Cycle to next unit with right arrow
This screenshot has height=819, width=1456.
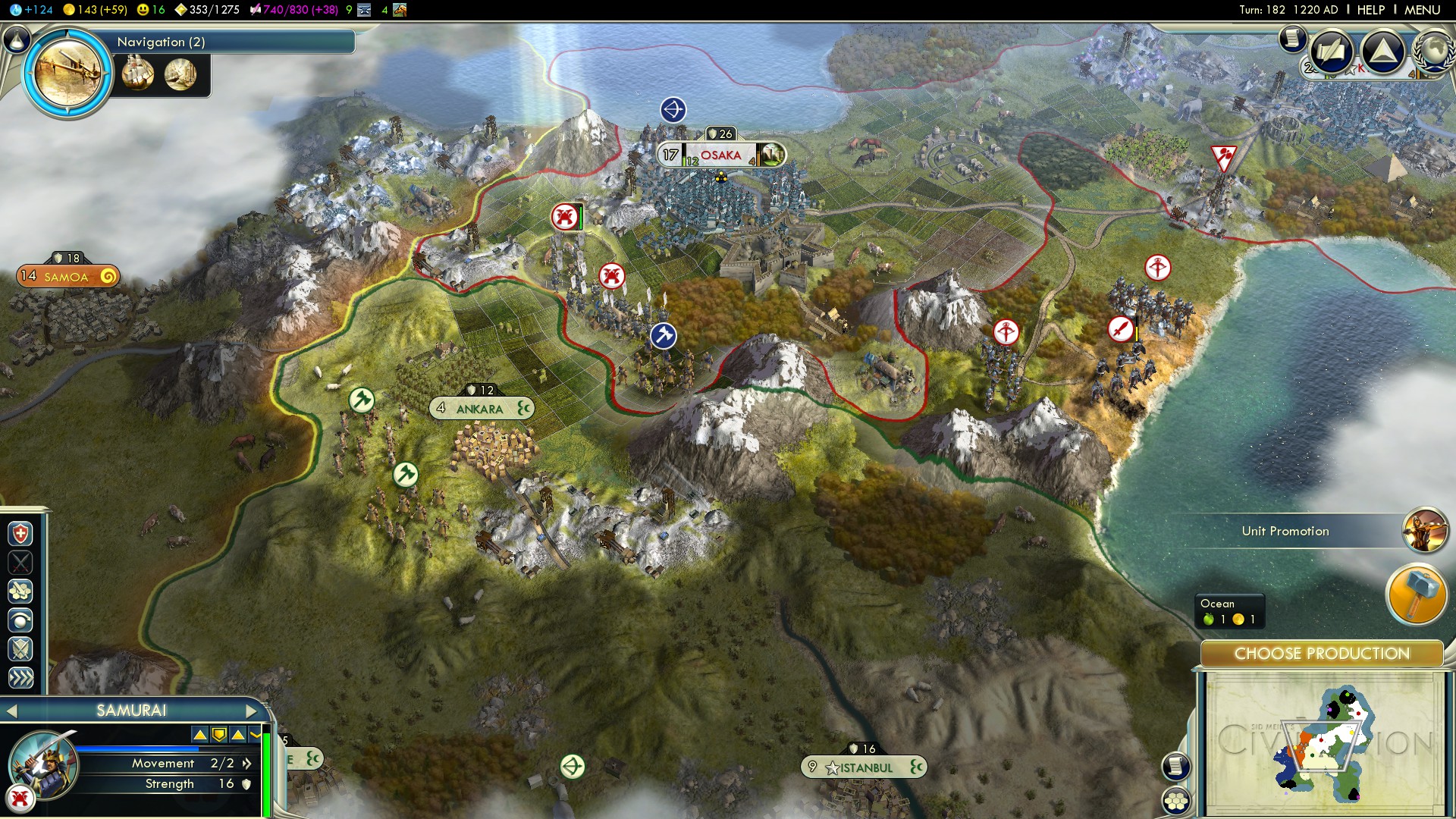pos(252,711)
